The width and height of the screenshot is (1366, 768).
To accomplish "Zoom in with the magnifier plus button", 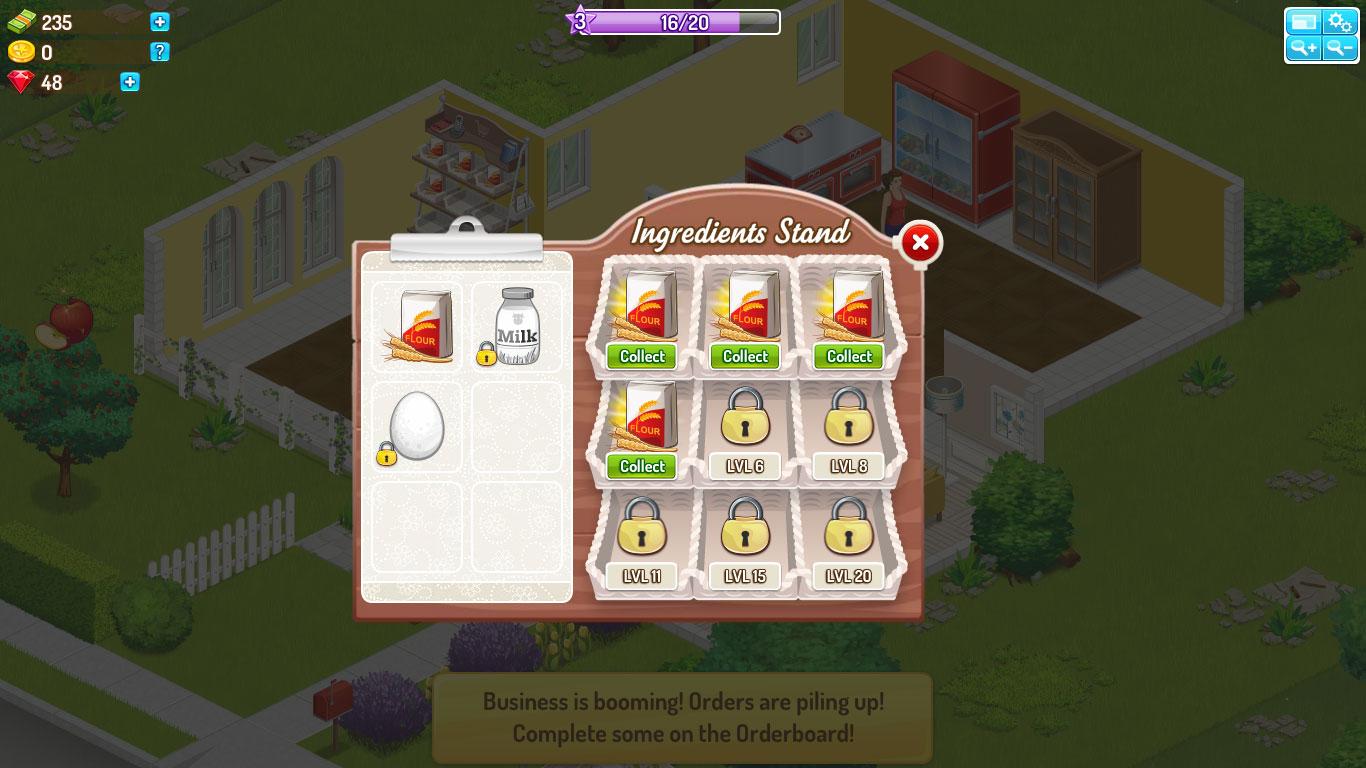I will click(1303, 48).
